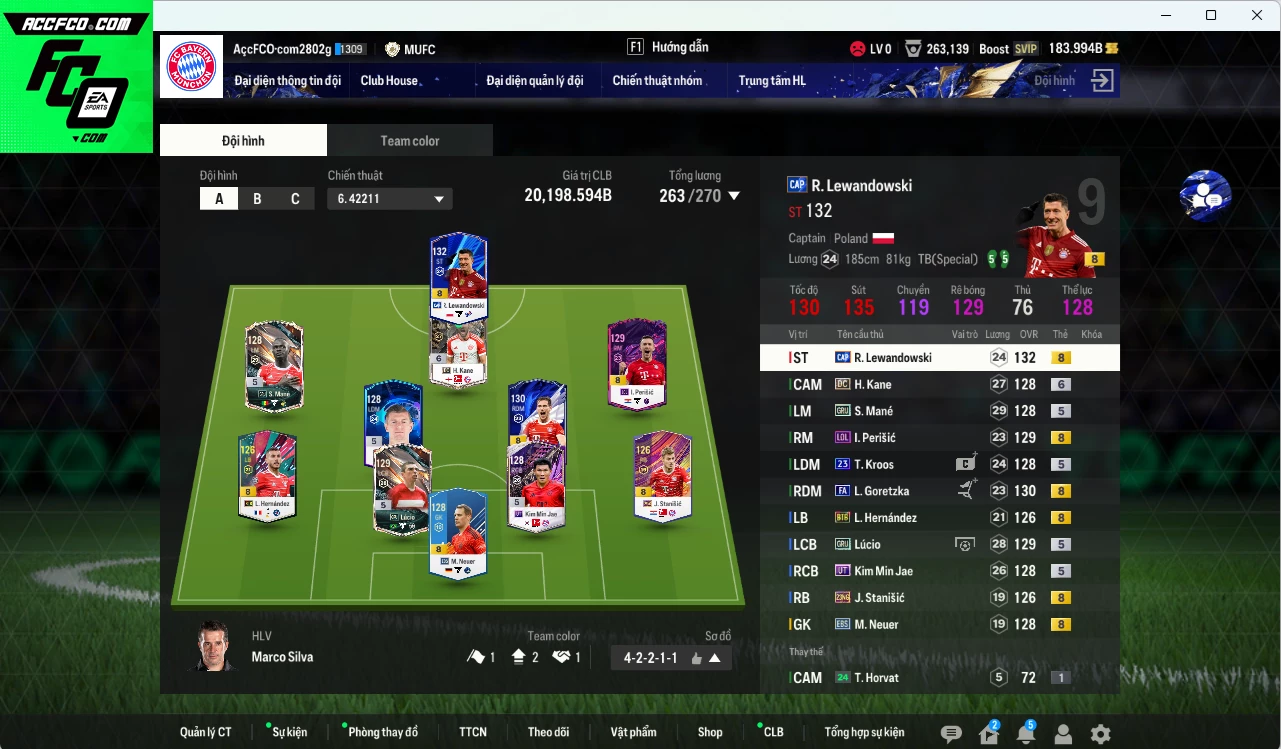Activate the Boost SVIP toggle
Screen dimensions: 1281x749
(x=1024, y=47)
